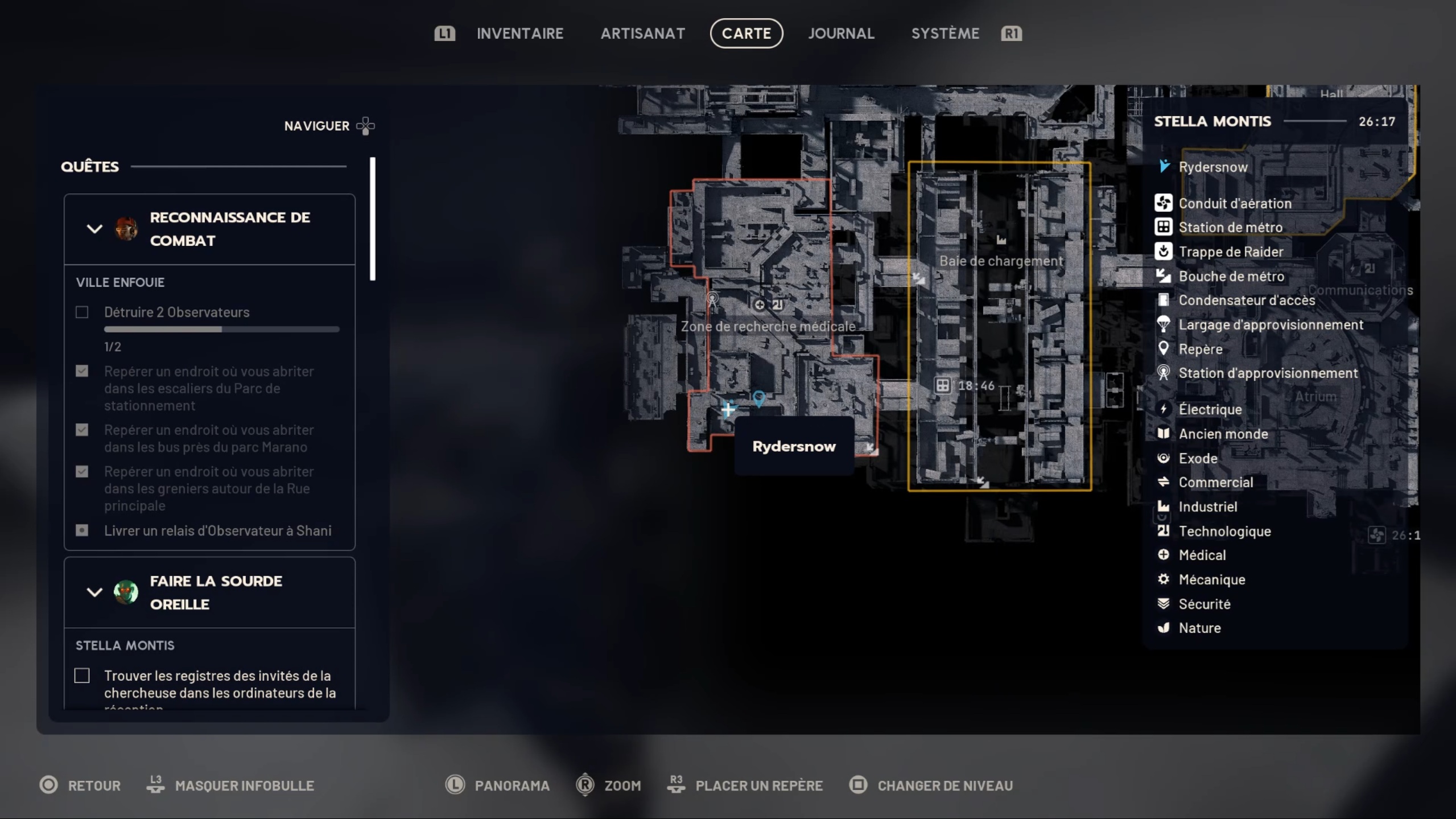This screenshot has height=819, width=1456.
Task: Collapse the Faire la sourde oreille quest
Action: [94, 592]
